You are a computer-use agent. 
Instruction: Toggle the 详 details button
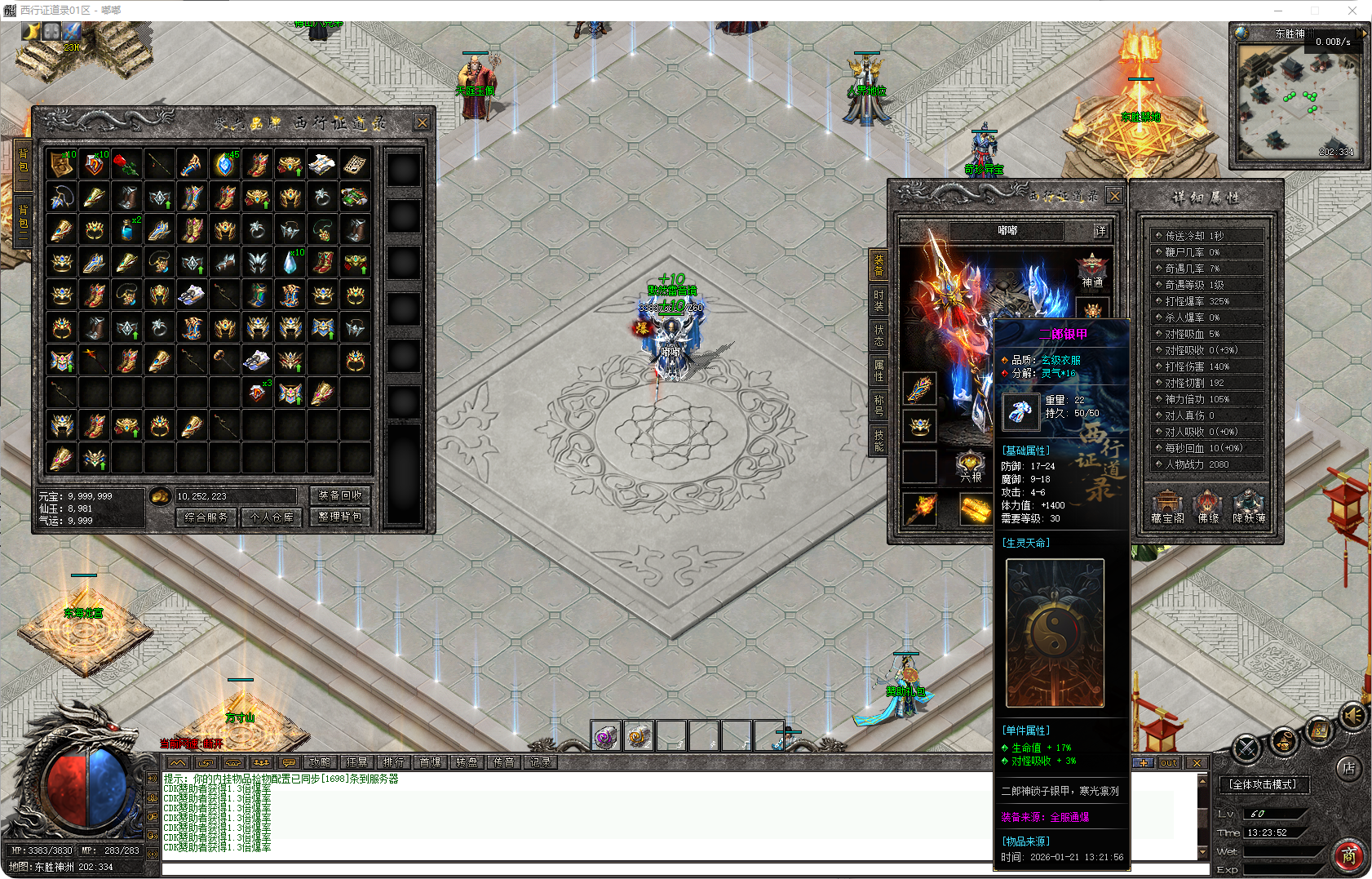1101,231
